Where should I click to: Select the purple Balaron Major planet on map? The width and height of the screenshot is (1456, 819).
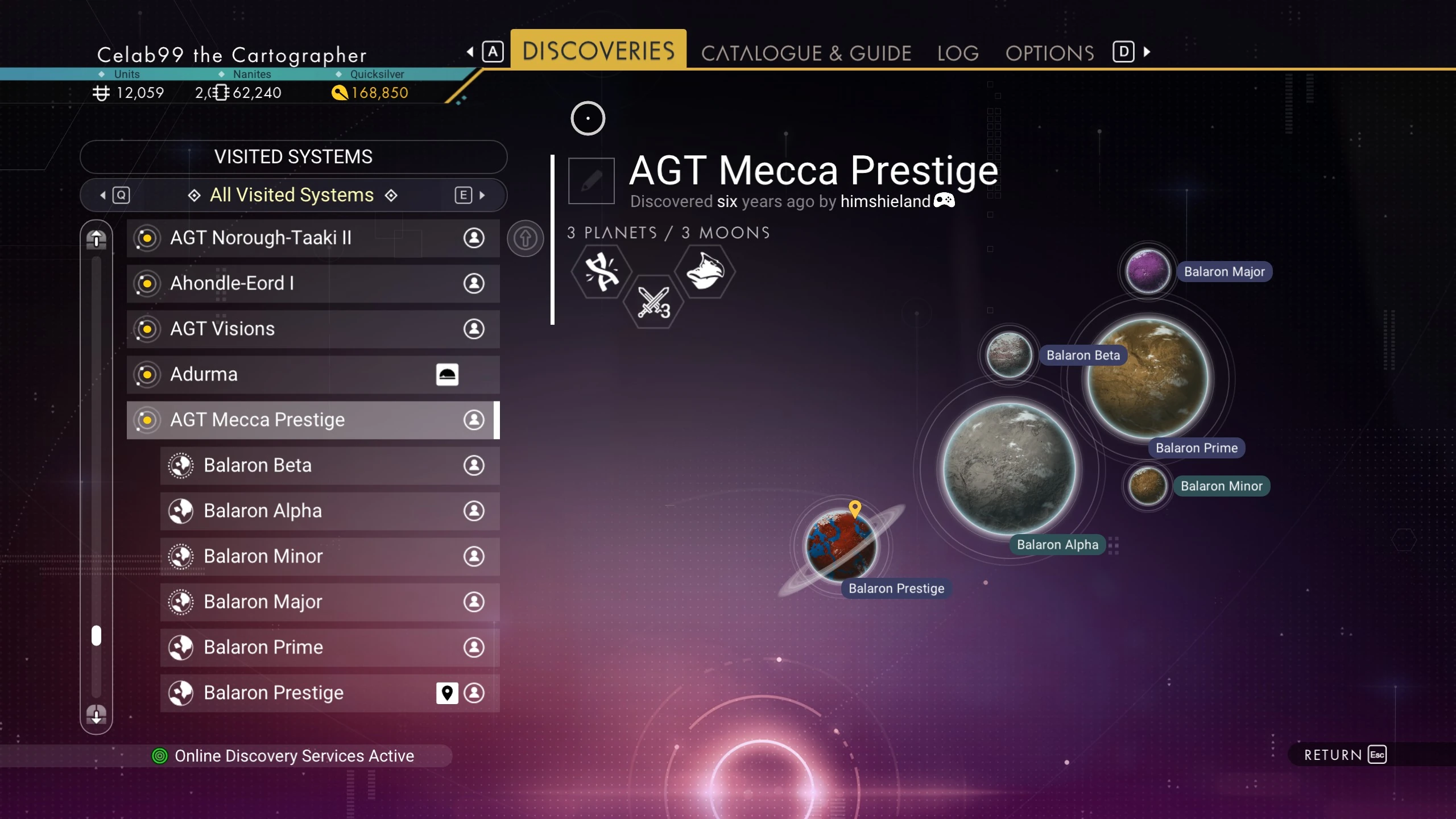pos(1148,271)
